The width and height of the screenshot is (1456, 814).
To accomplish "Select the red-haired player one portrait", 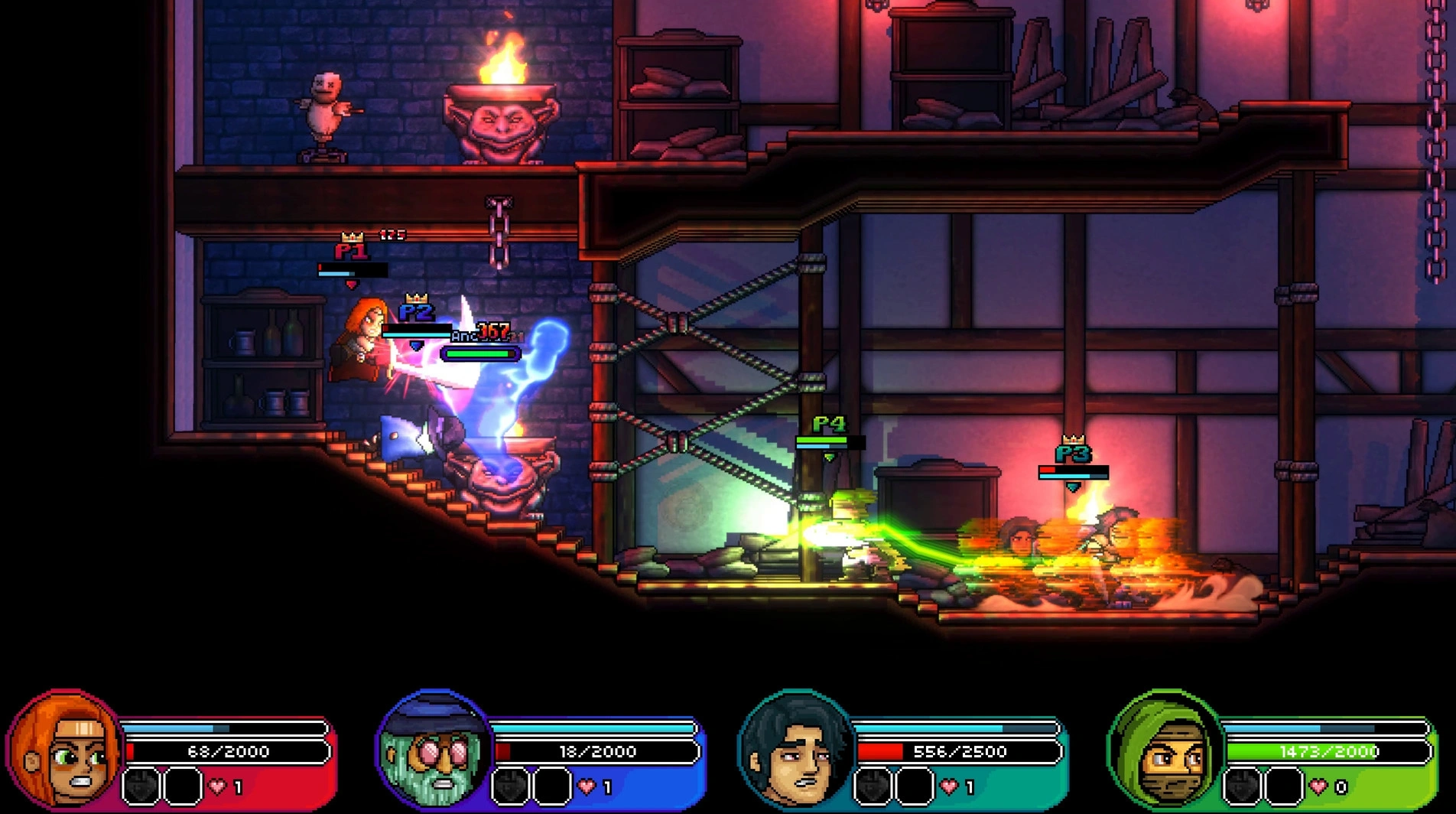I will pyautogui.click(x=65, y=750).
